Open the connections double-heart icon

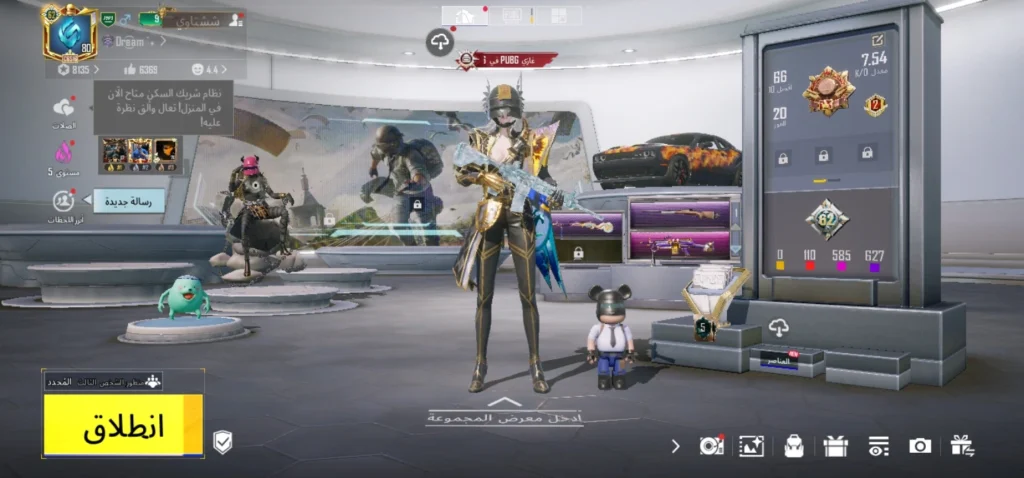click(64, 108)
